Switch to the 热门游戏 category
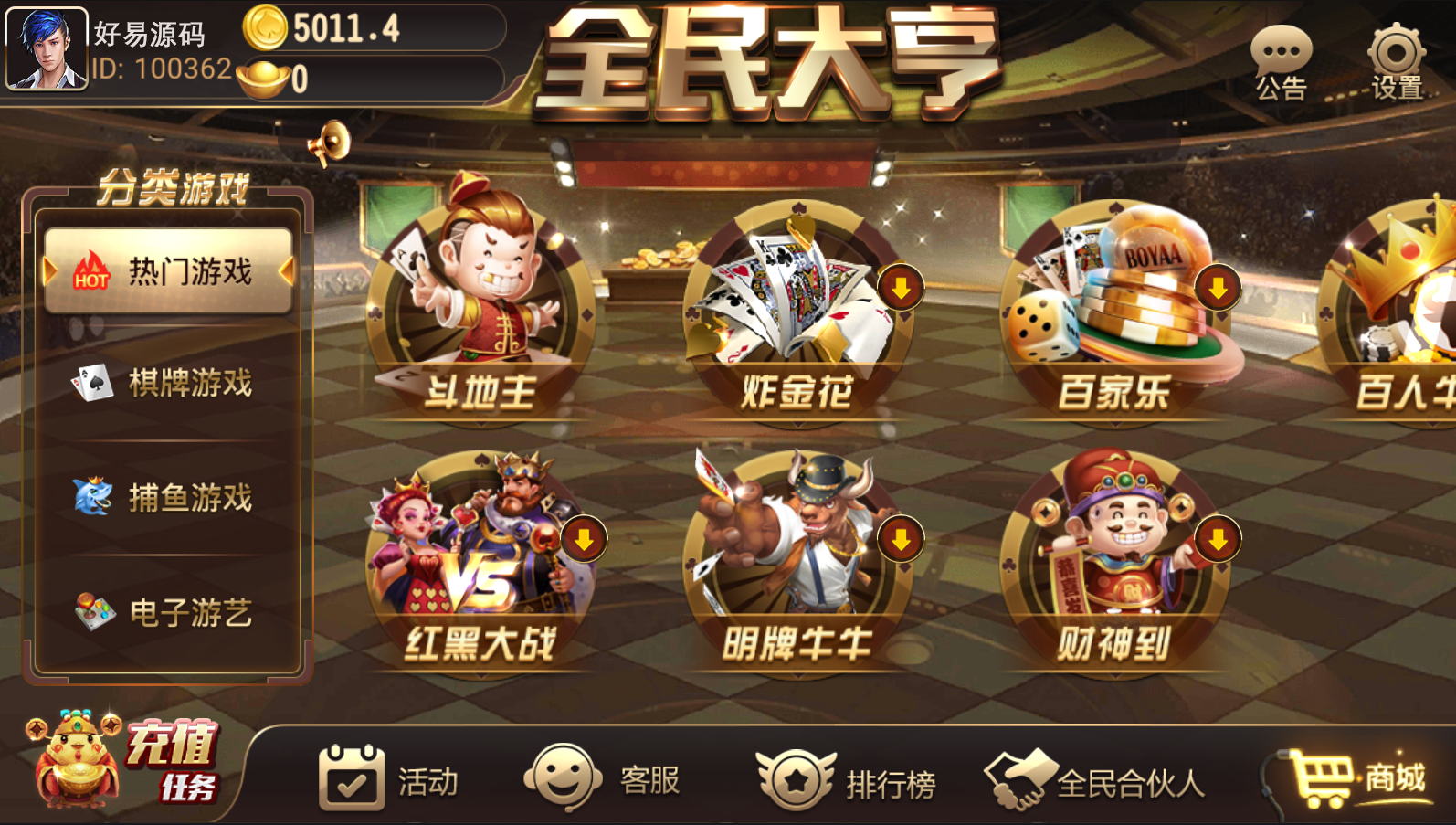 (x=169, y=271)
